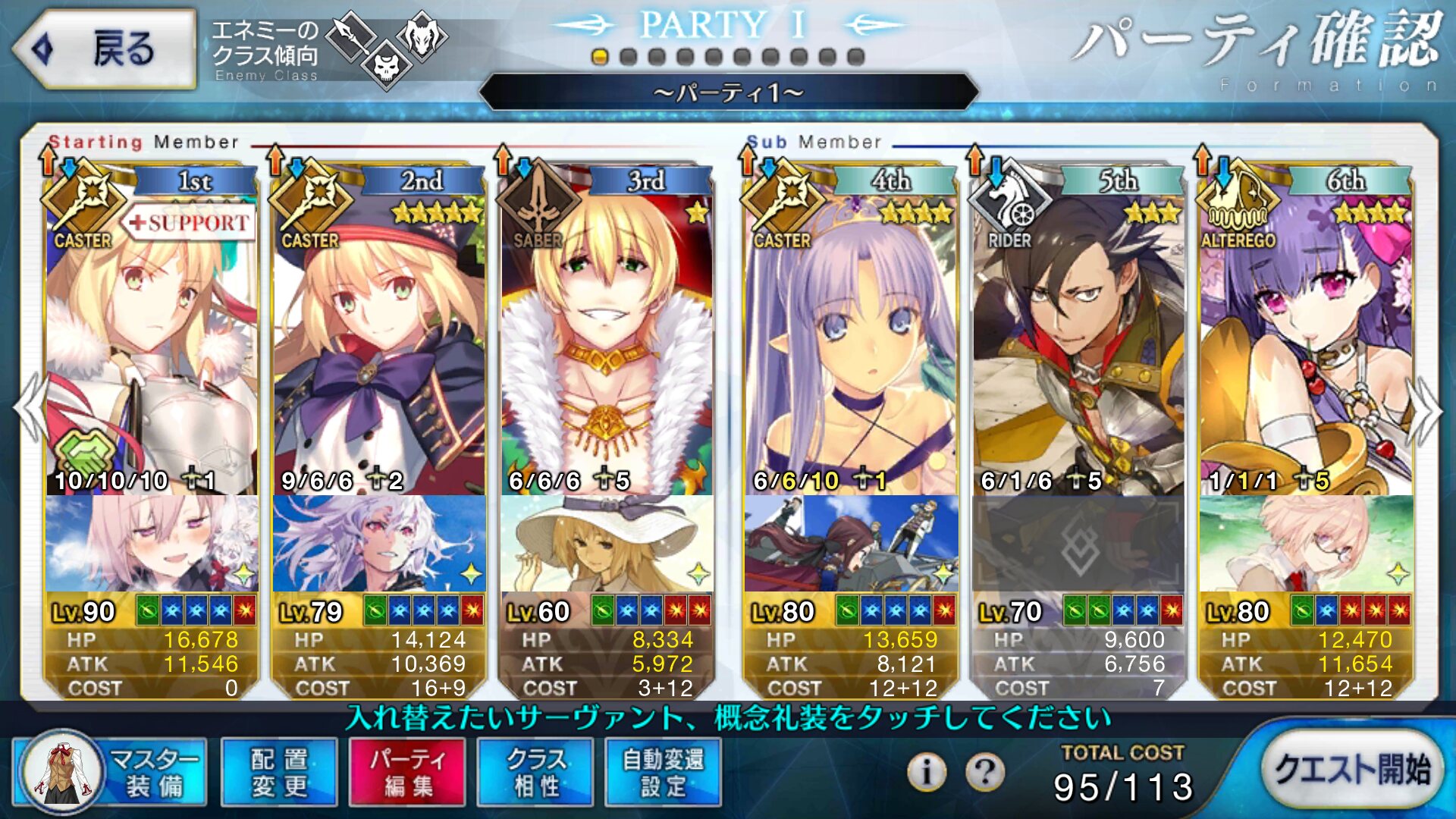Tap the info 'i' icon

pos(926,772)
